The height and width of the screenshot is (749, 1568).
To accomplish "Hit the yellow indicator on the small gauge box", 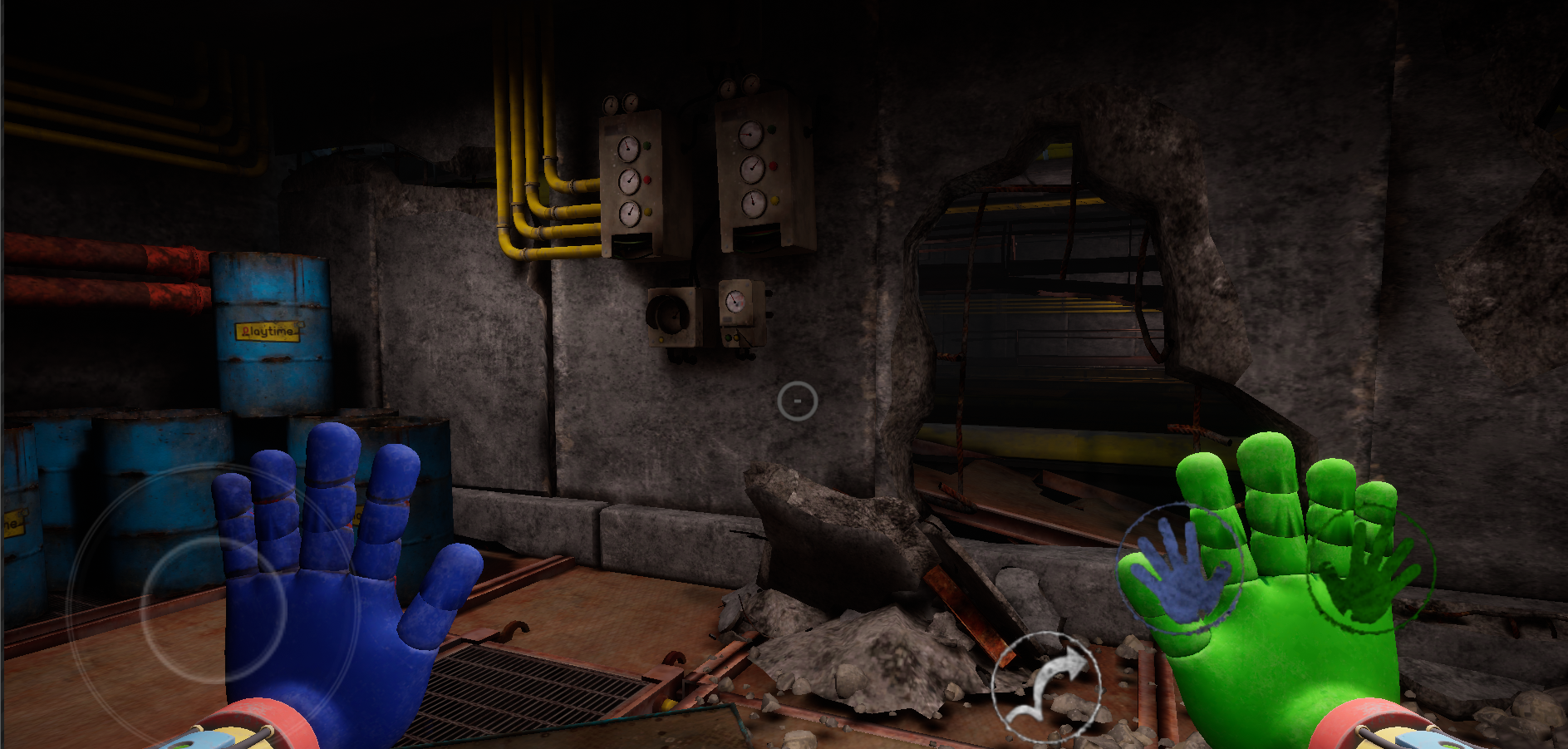I will tap(736, 338).
